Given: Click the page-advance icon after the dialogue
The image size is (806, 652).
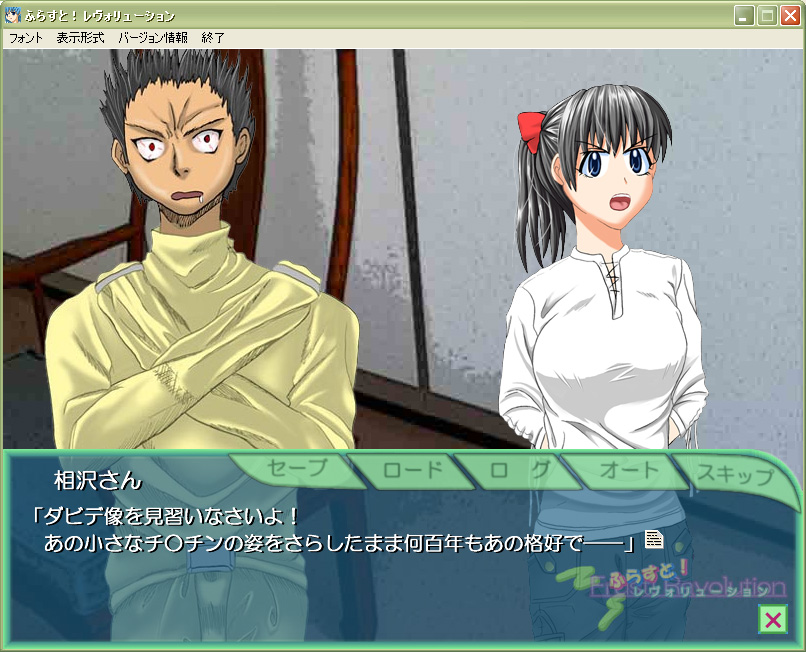Looking at the screenshot, I should 654,540.
